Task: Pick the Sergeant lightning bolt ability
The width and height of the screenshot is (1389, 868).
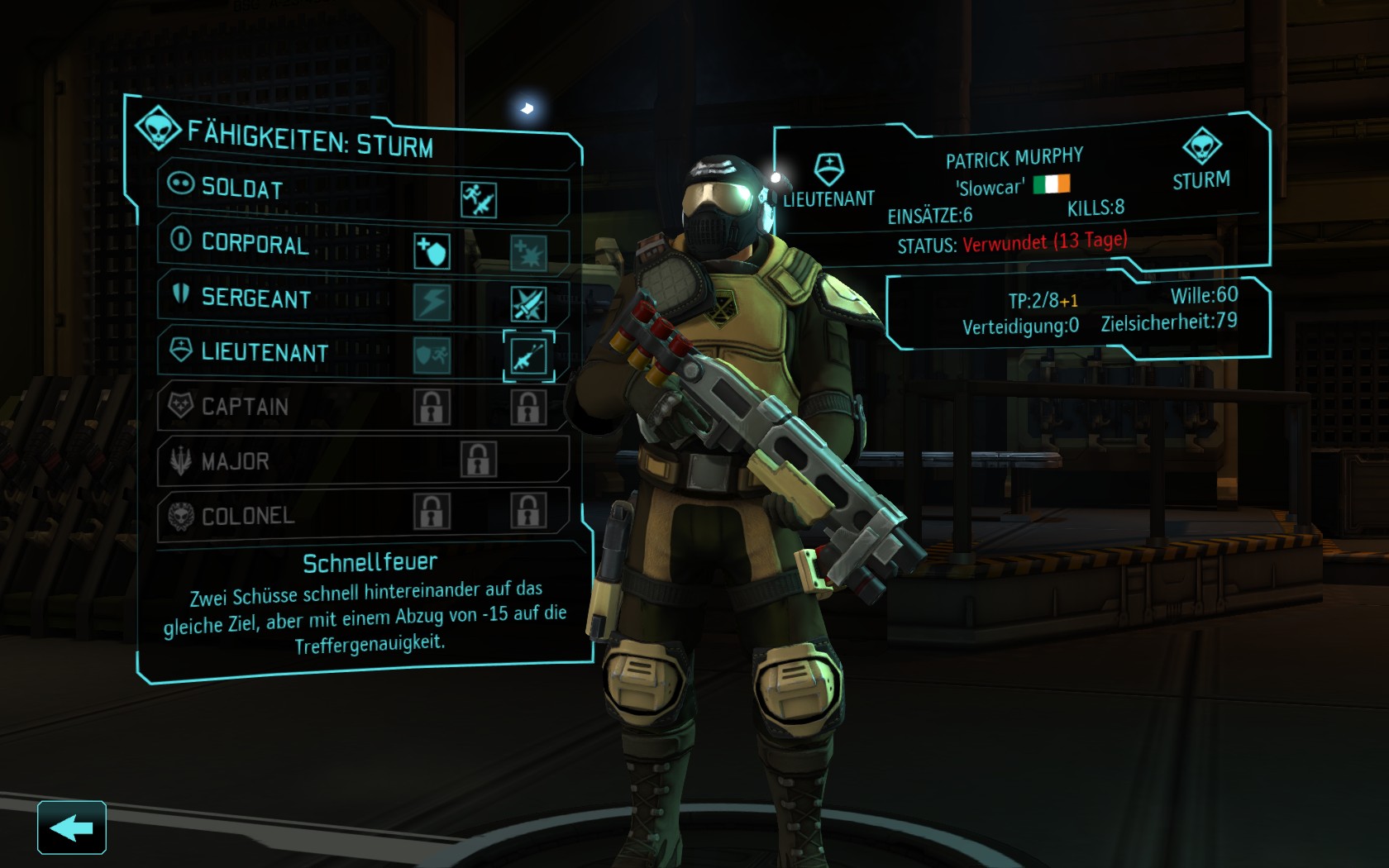Action: [432, 303]
